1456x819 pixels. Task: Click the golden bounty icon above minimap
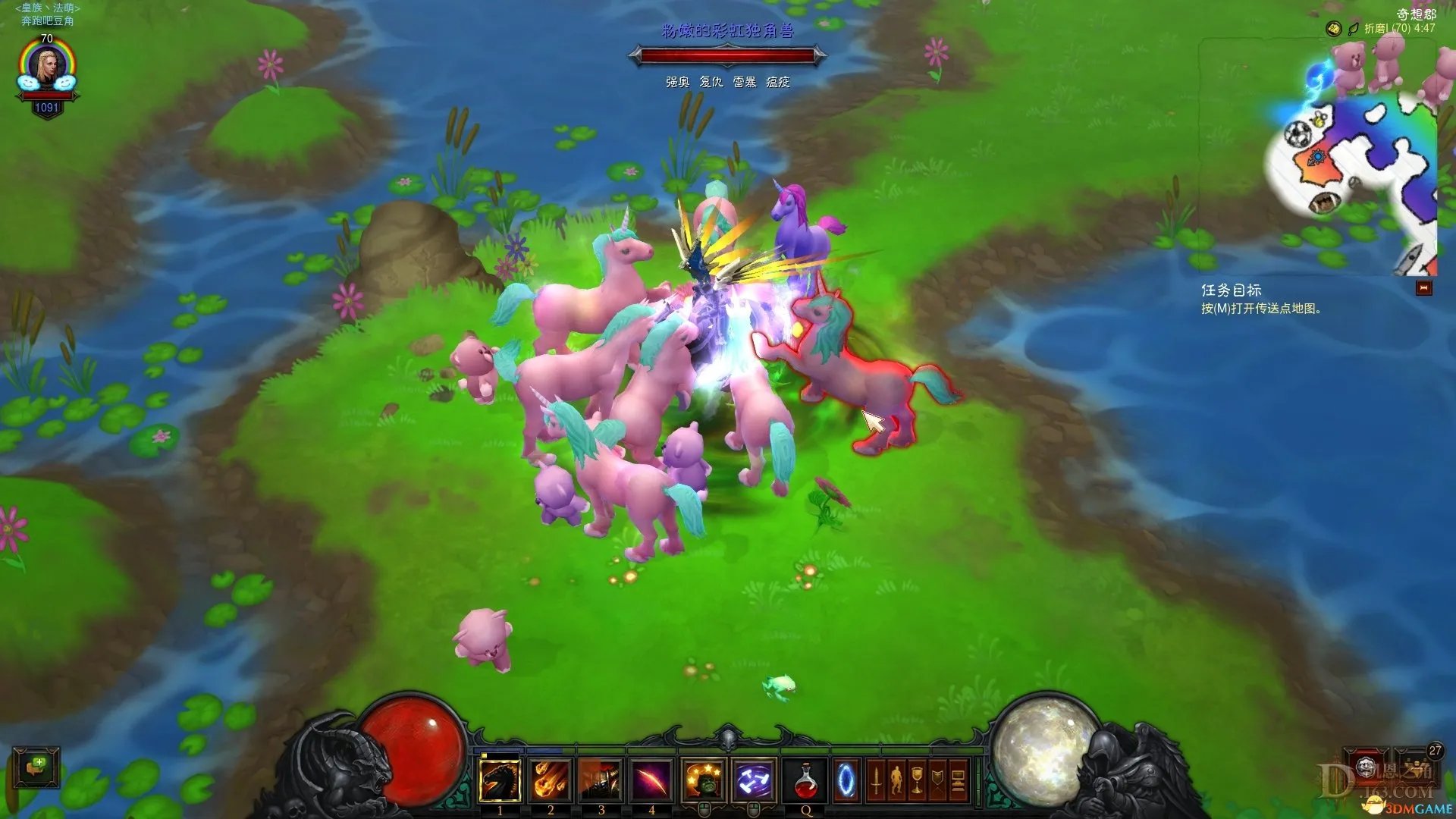coord(1333,29)
